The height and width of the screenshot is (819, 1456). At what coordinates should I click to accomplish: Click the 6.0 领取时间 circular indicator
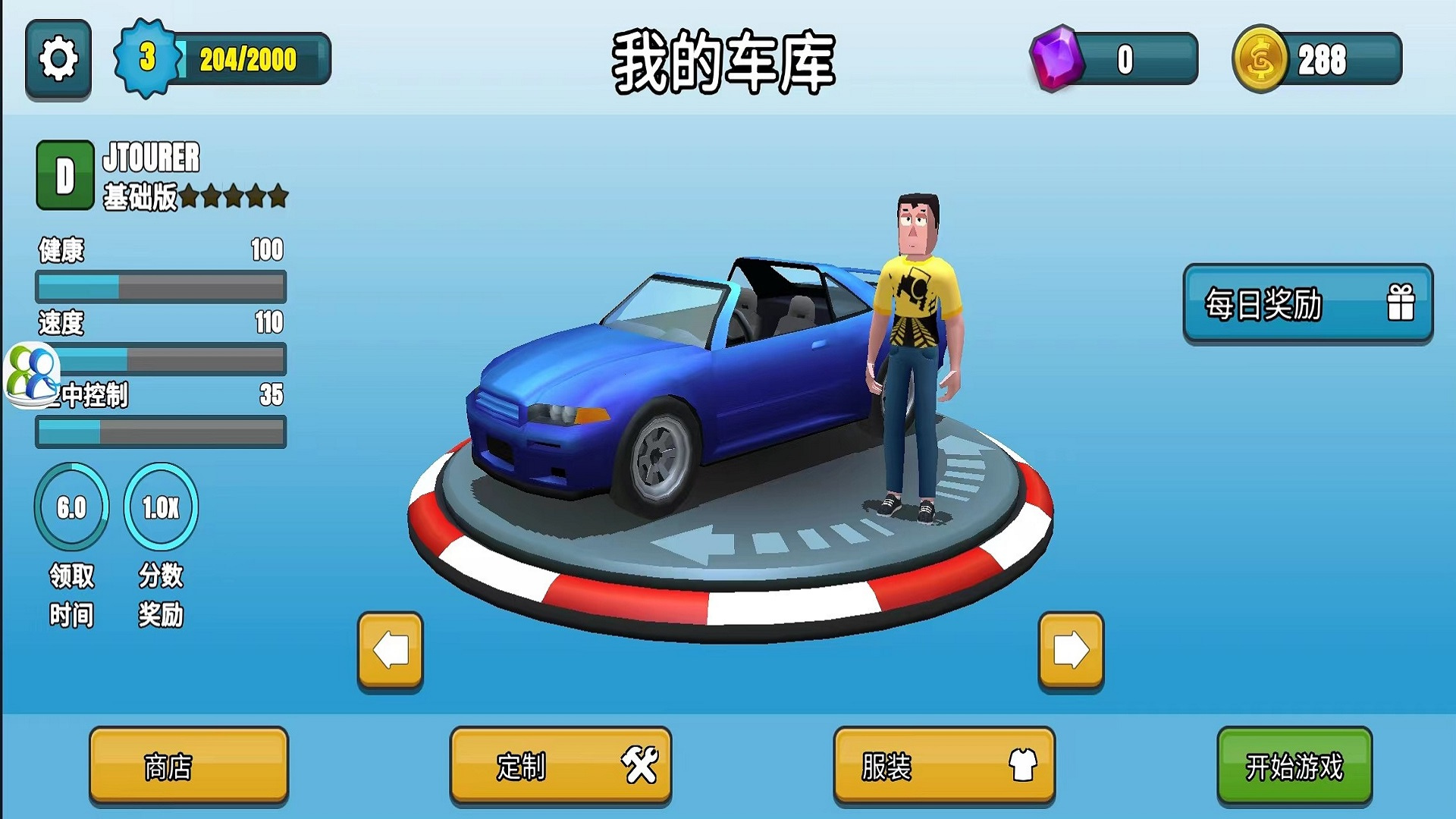(70, 508)
